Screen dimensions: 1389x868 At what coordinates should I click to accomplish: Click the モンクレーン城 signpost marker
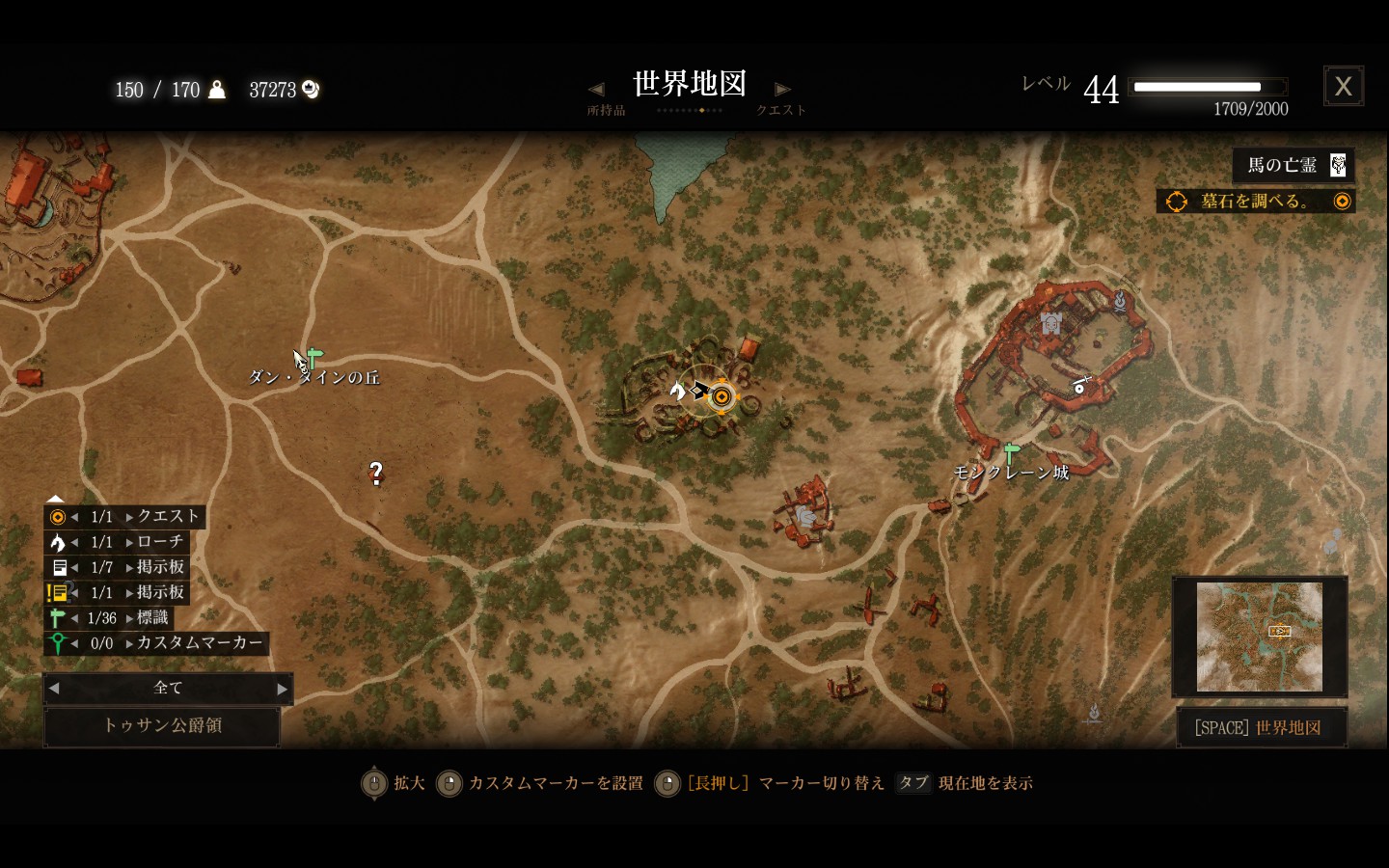pos(1011,451)
